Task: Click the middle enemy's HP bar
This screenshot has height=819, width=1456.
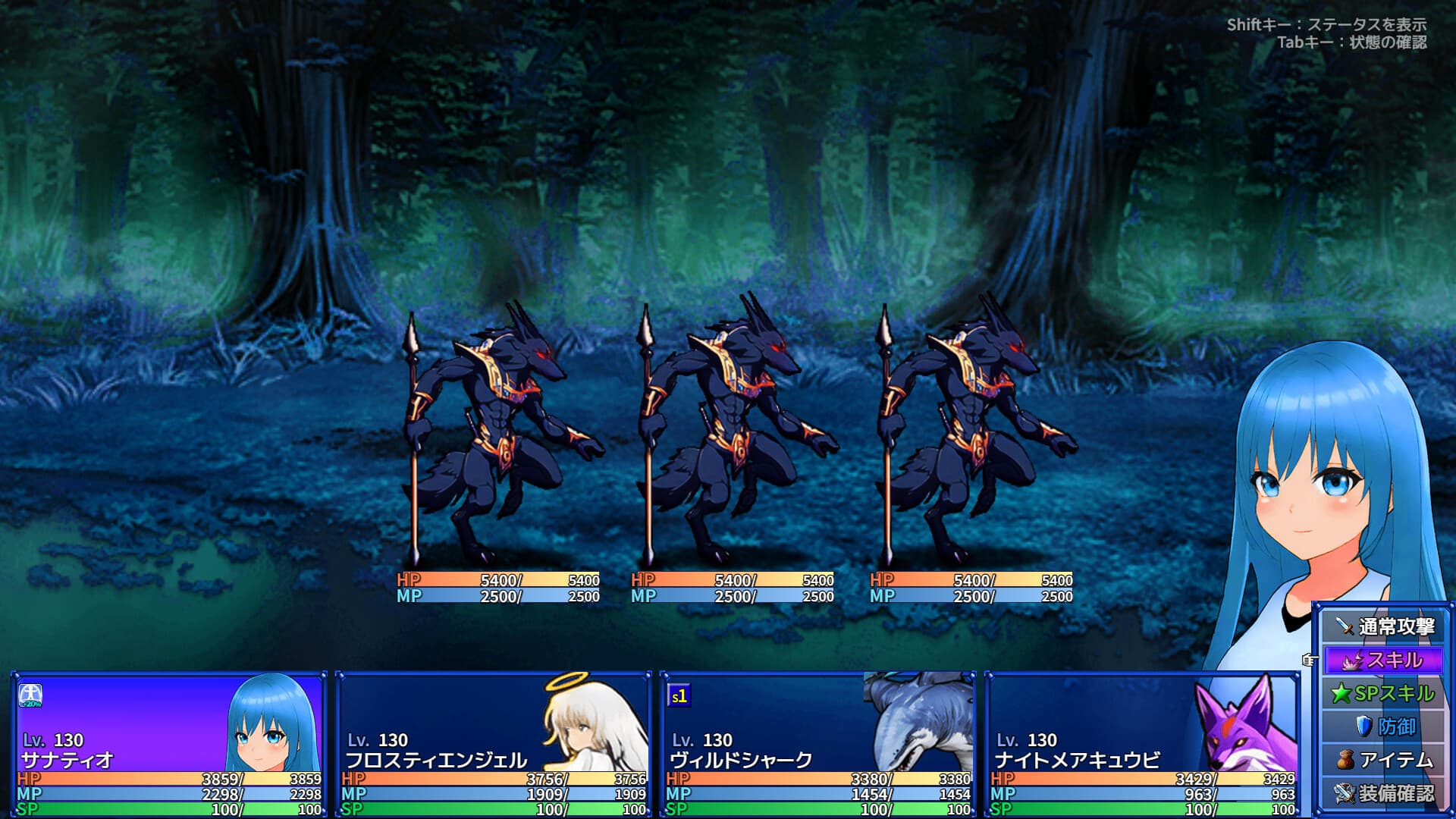Action: click(732, 581)
